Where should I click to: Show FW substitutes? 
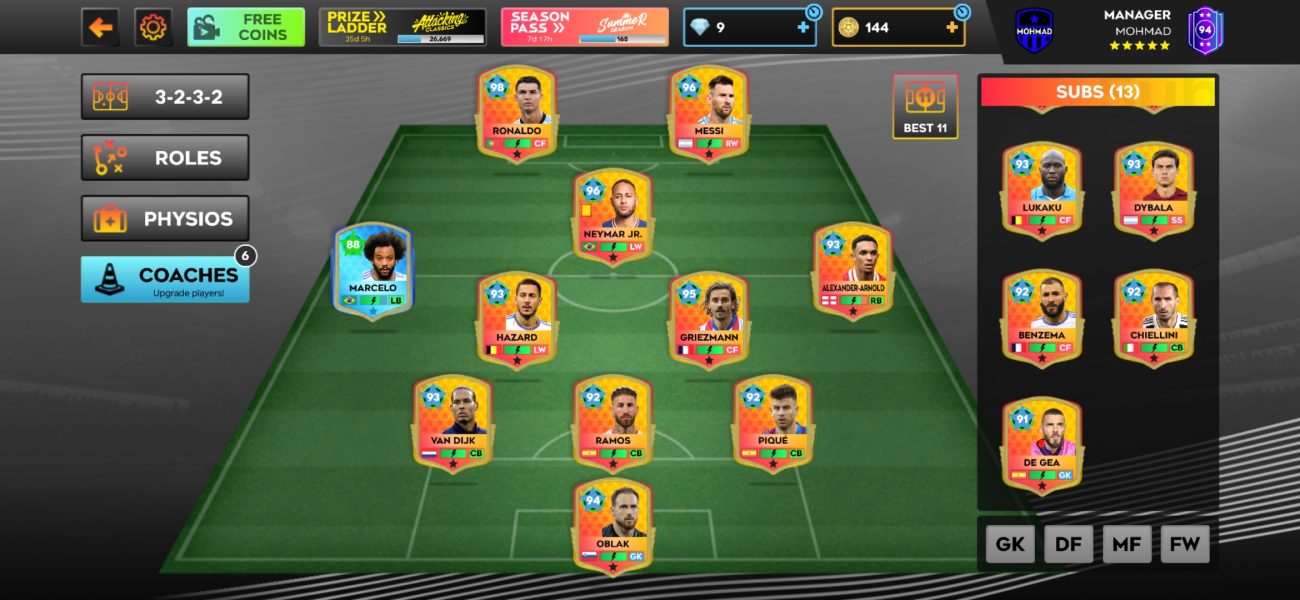[x=1185, y=544]
